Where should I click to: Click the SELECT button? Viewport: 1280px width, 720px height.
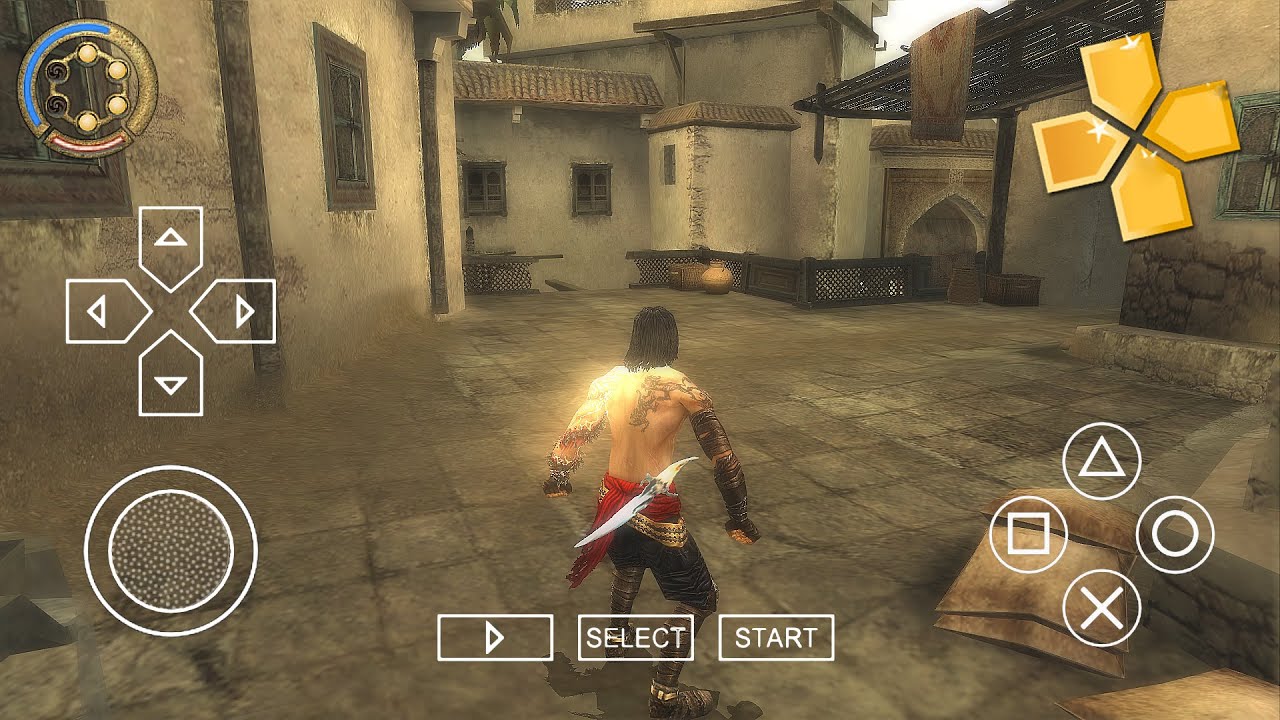click(636, 638)
